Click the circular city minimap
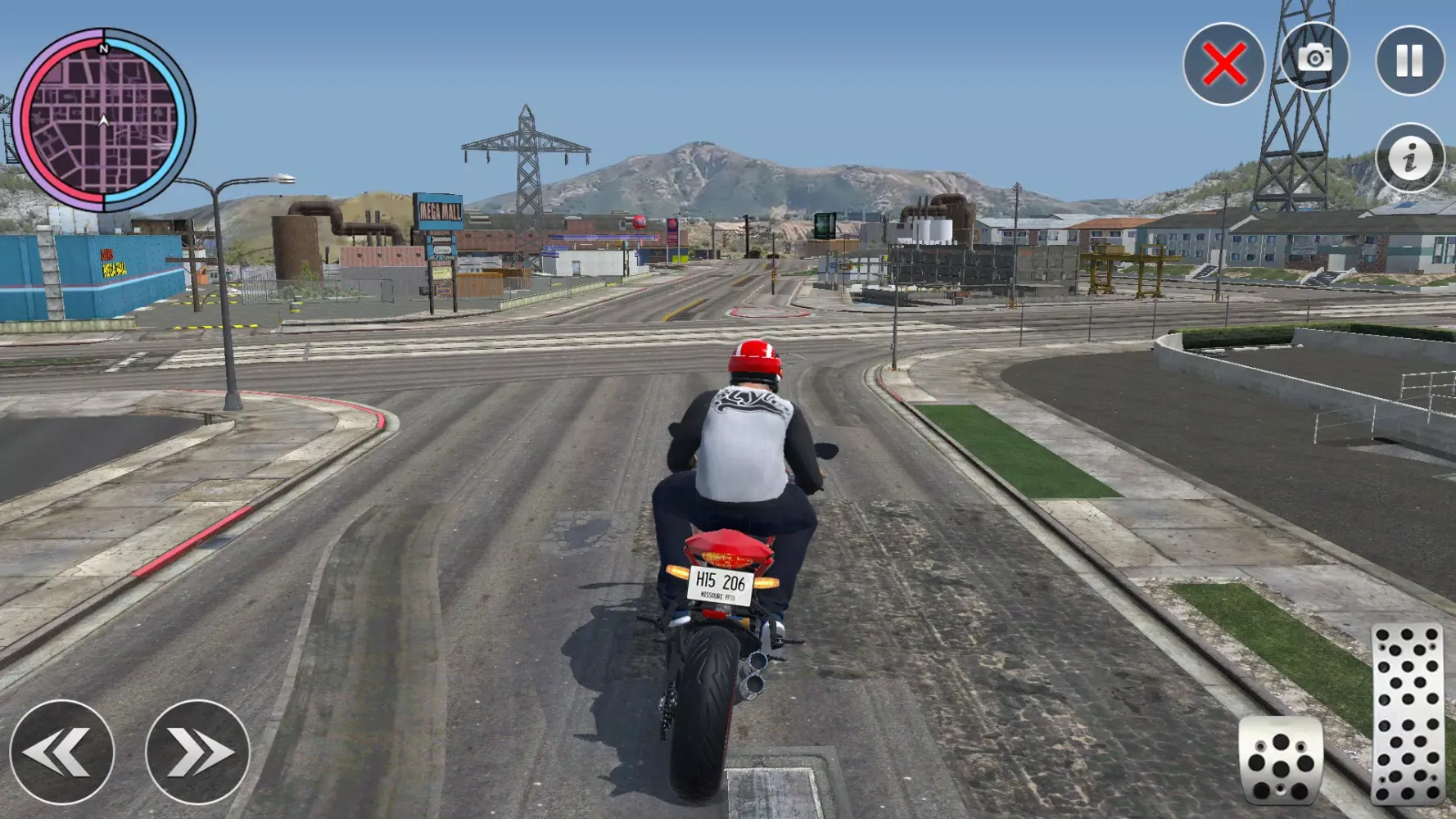Image resolution: width=1456 pixels, height=819 pixels. coord(103,120)
